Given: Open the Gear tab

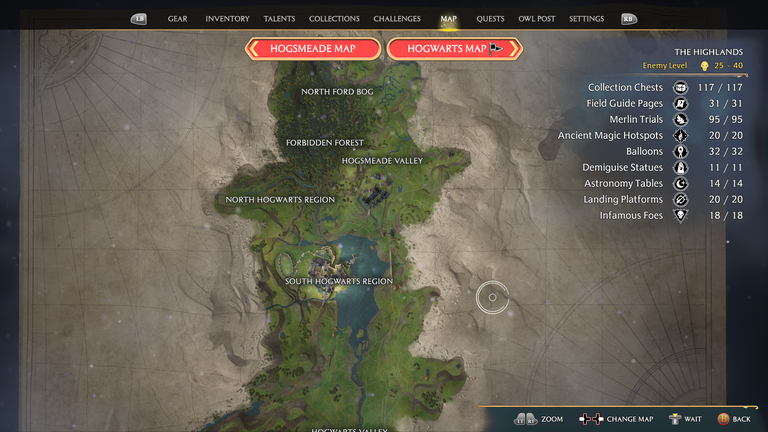Looking at the screenshot, I should tap(178, 19).
